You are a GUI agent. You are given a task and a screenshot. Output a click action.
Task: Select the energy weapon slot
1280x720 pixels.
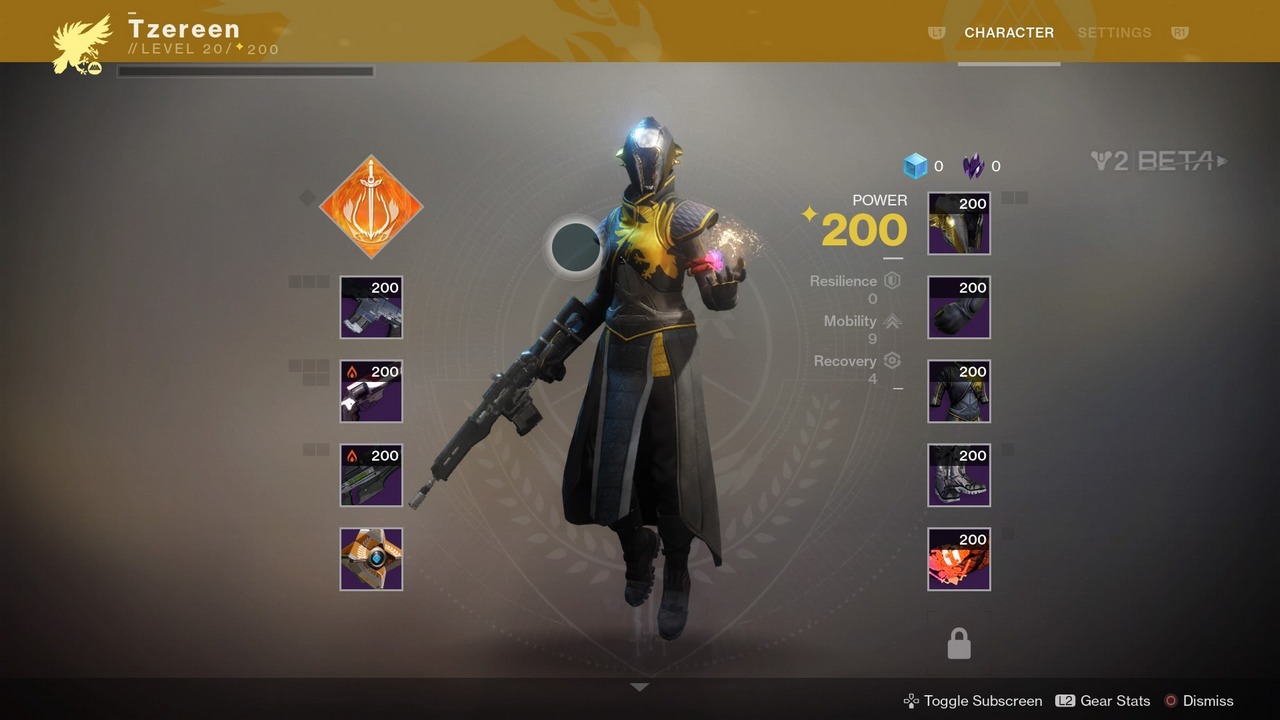point(370,391)
